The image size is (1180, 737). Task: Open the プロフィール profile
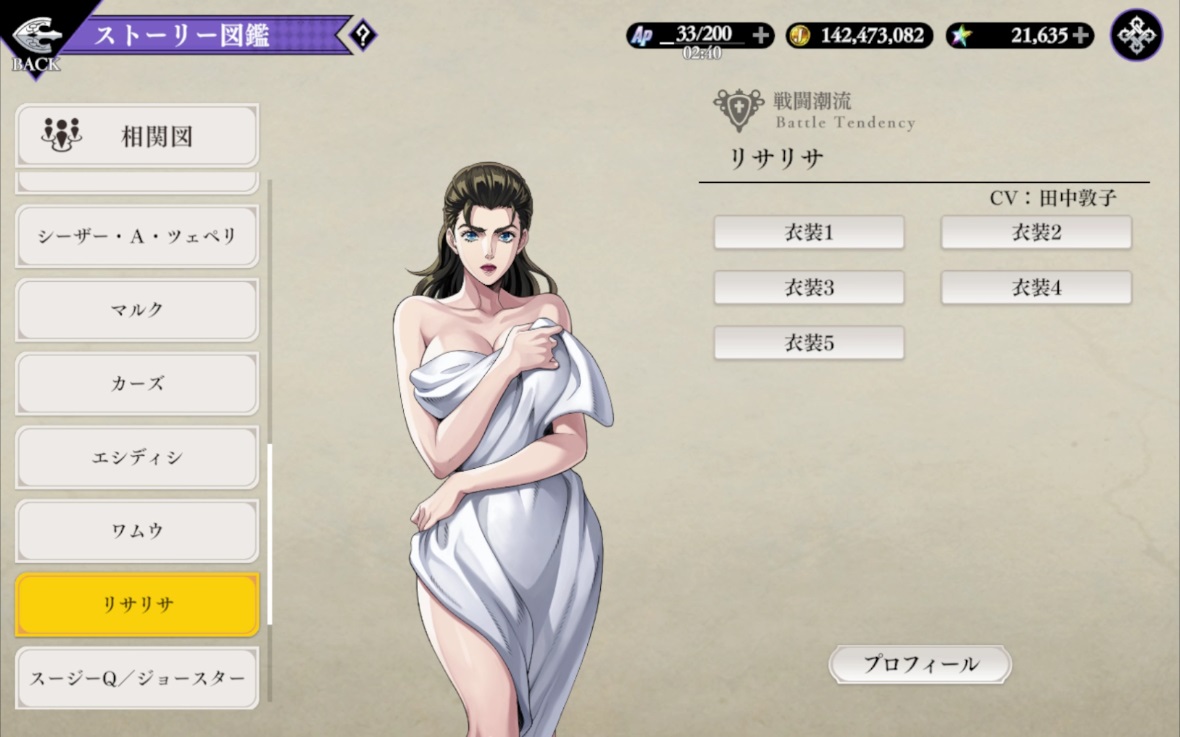(x=920, y=664)
